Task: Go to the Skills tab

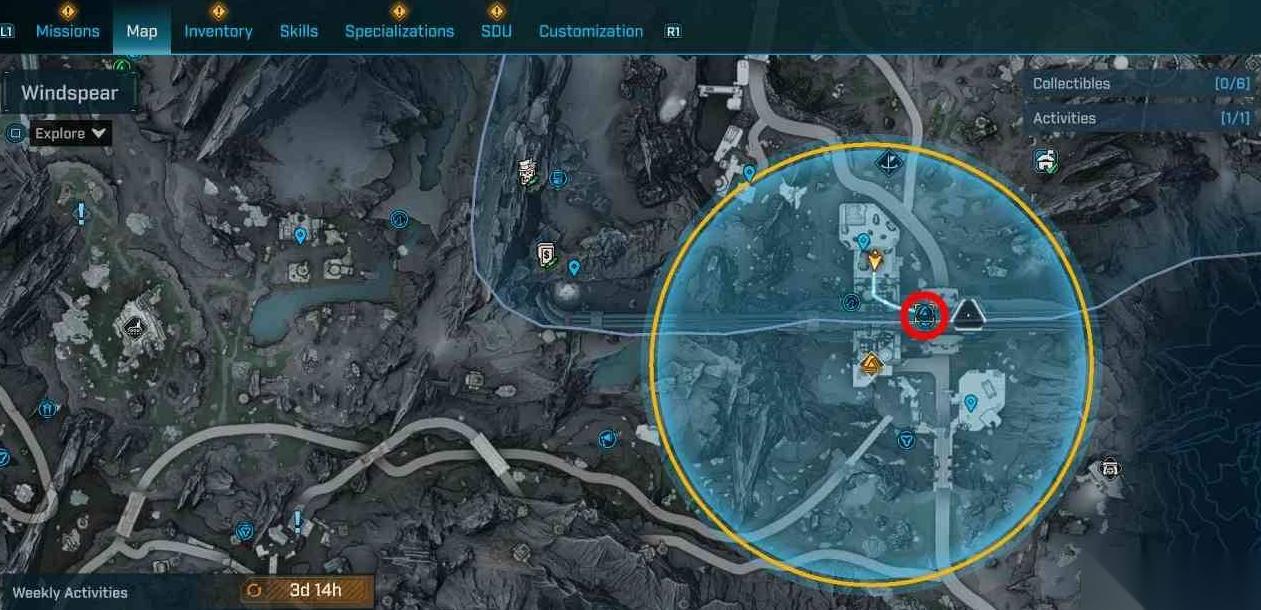Action: click(x=299, y=31)
